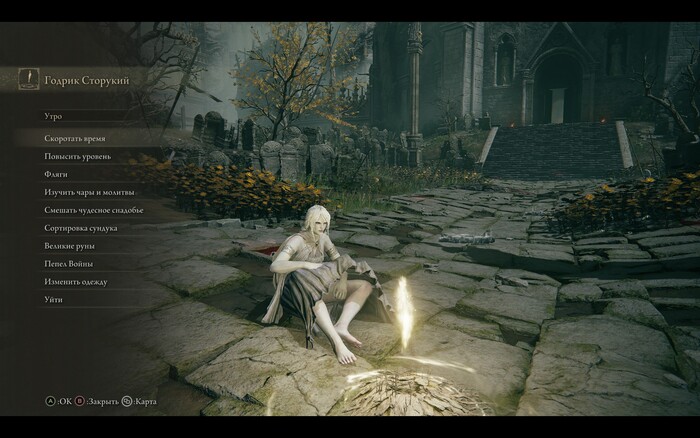Open "Сортировка сундука" entry
The height and width of the screenshot is (438, 700).
(81, 228)
